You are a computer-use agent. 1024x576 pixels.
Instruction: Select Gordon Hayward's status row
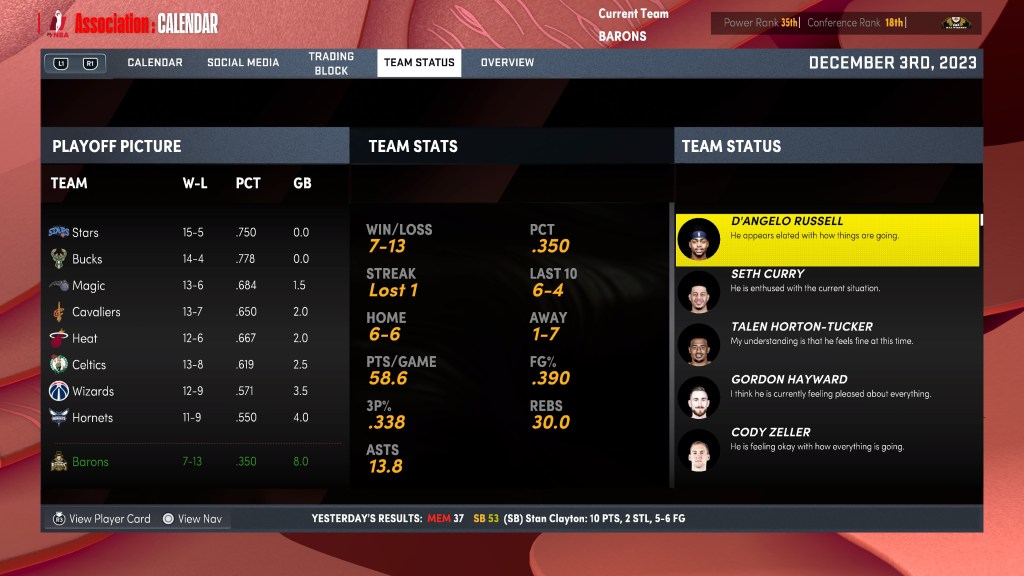[827, 398]
